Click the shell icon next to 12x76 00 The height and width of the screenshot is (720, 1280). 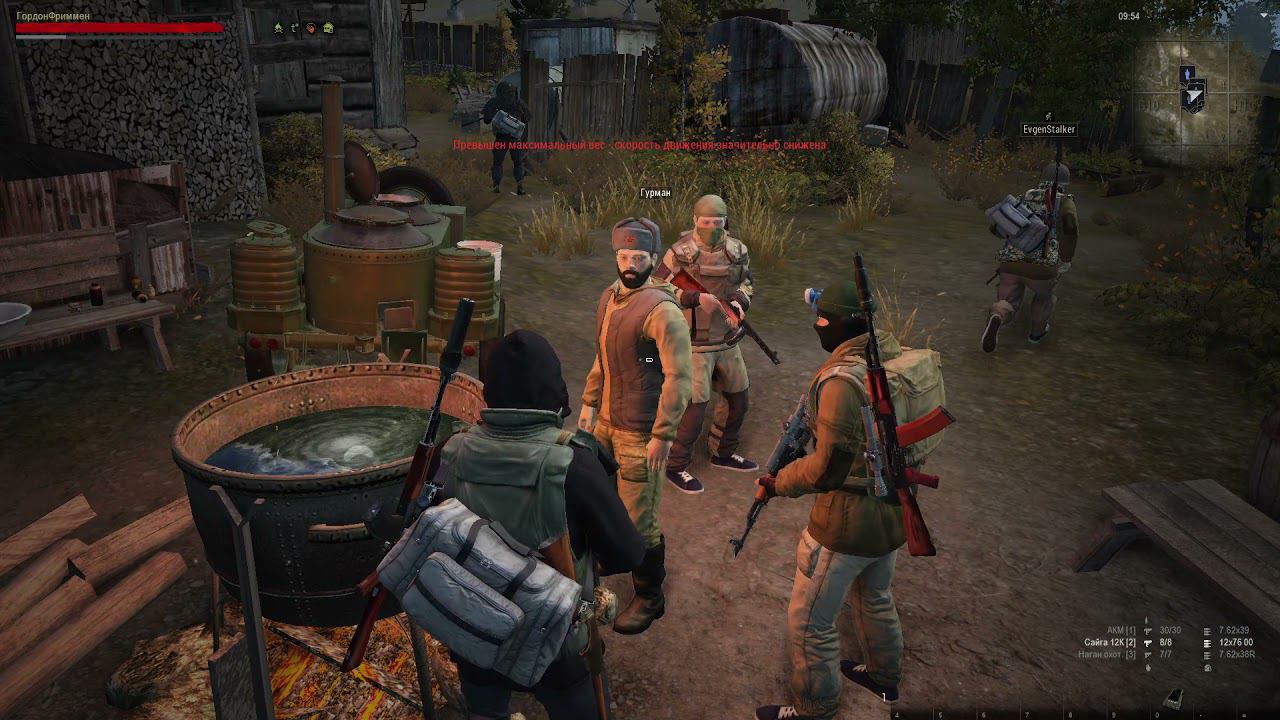pyautogui.click(x=1208, y=644)
